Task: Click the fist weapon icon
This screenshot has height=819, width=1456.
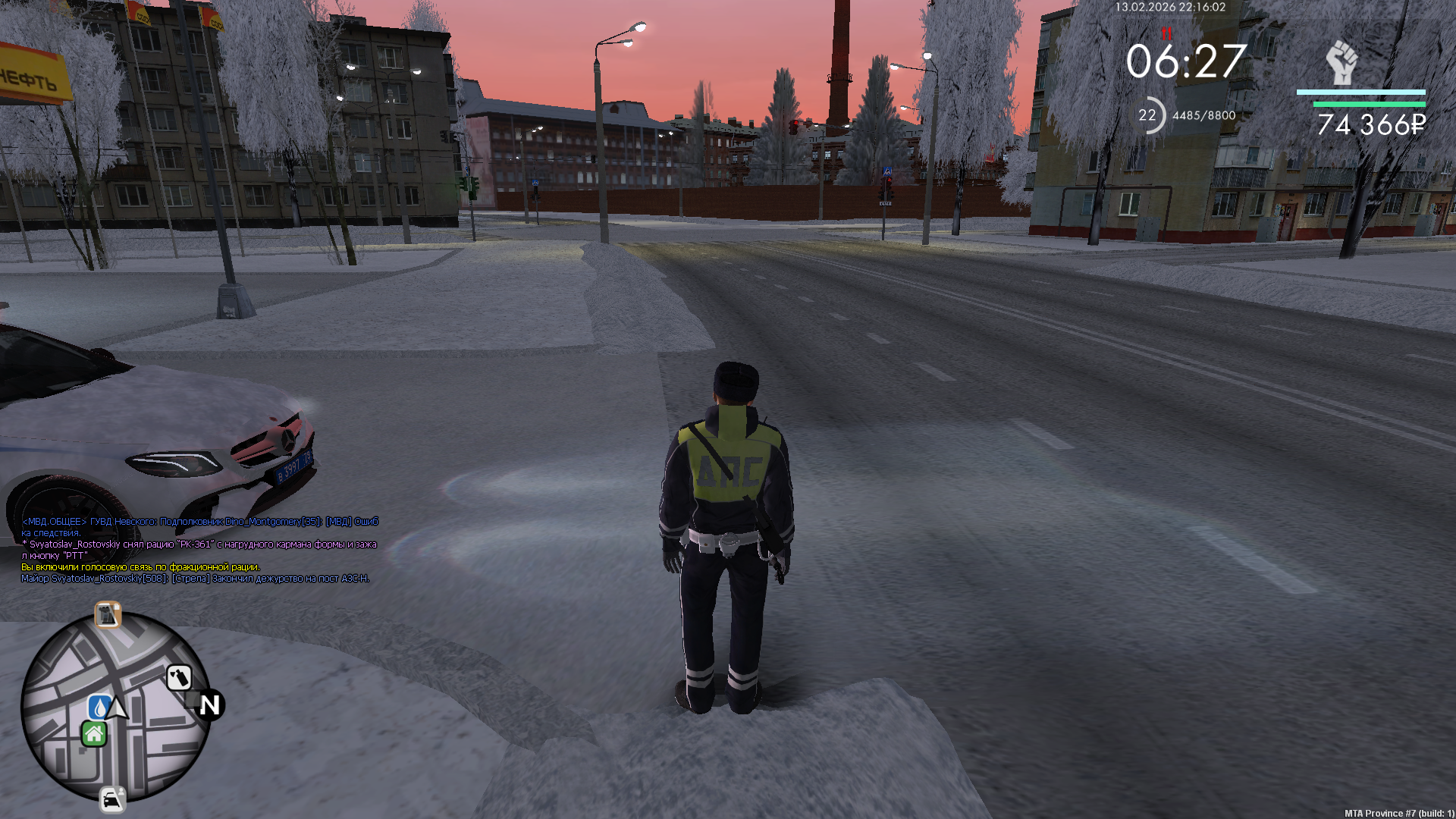Action: 1341,62
